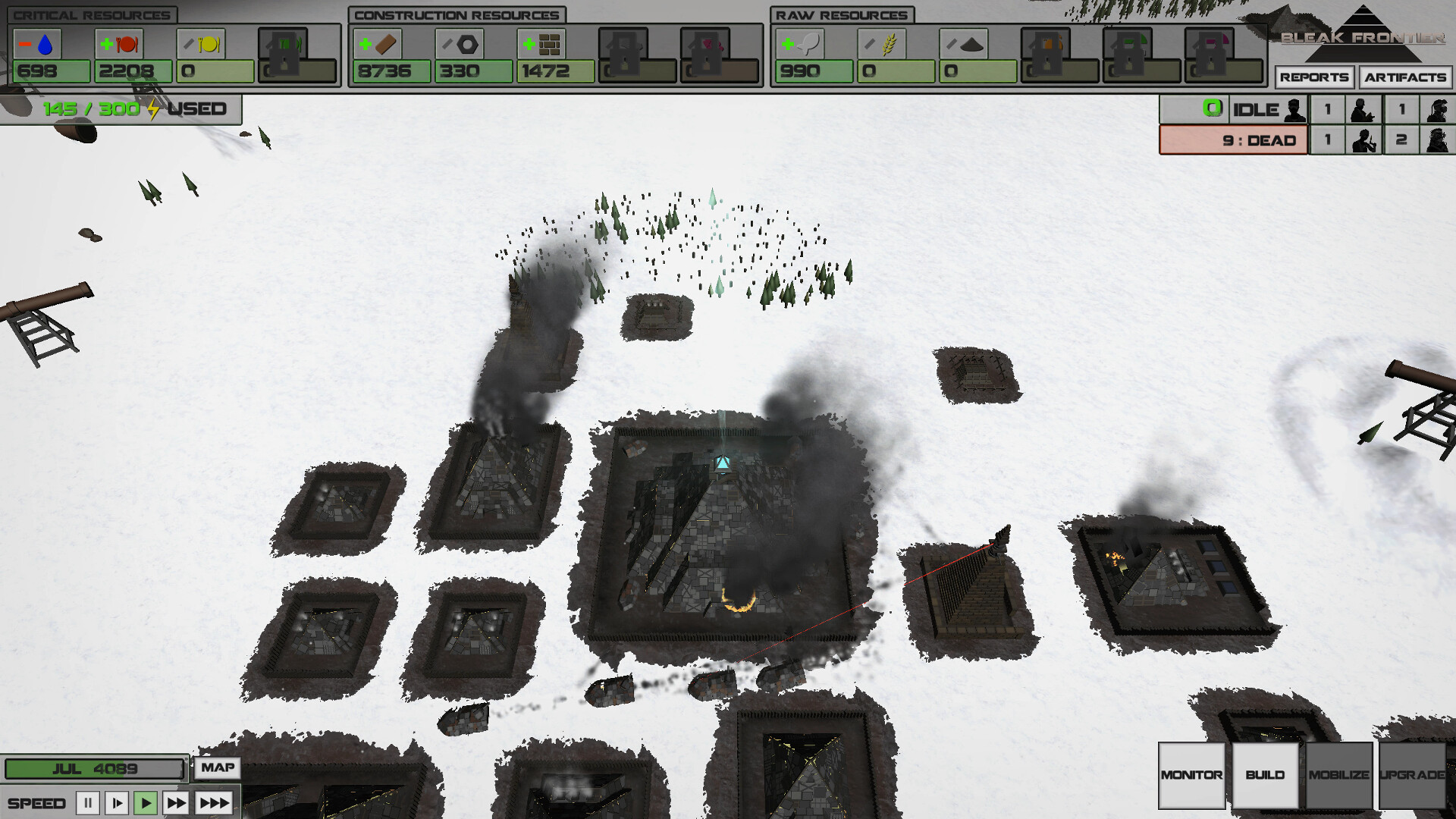
Task: Switch to the MONITOR panel
Action: (1191, 776)
